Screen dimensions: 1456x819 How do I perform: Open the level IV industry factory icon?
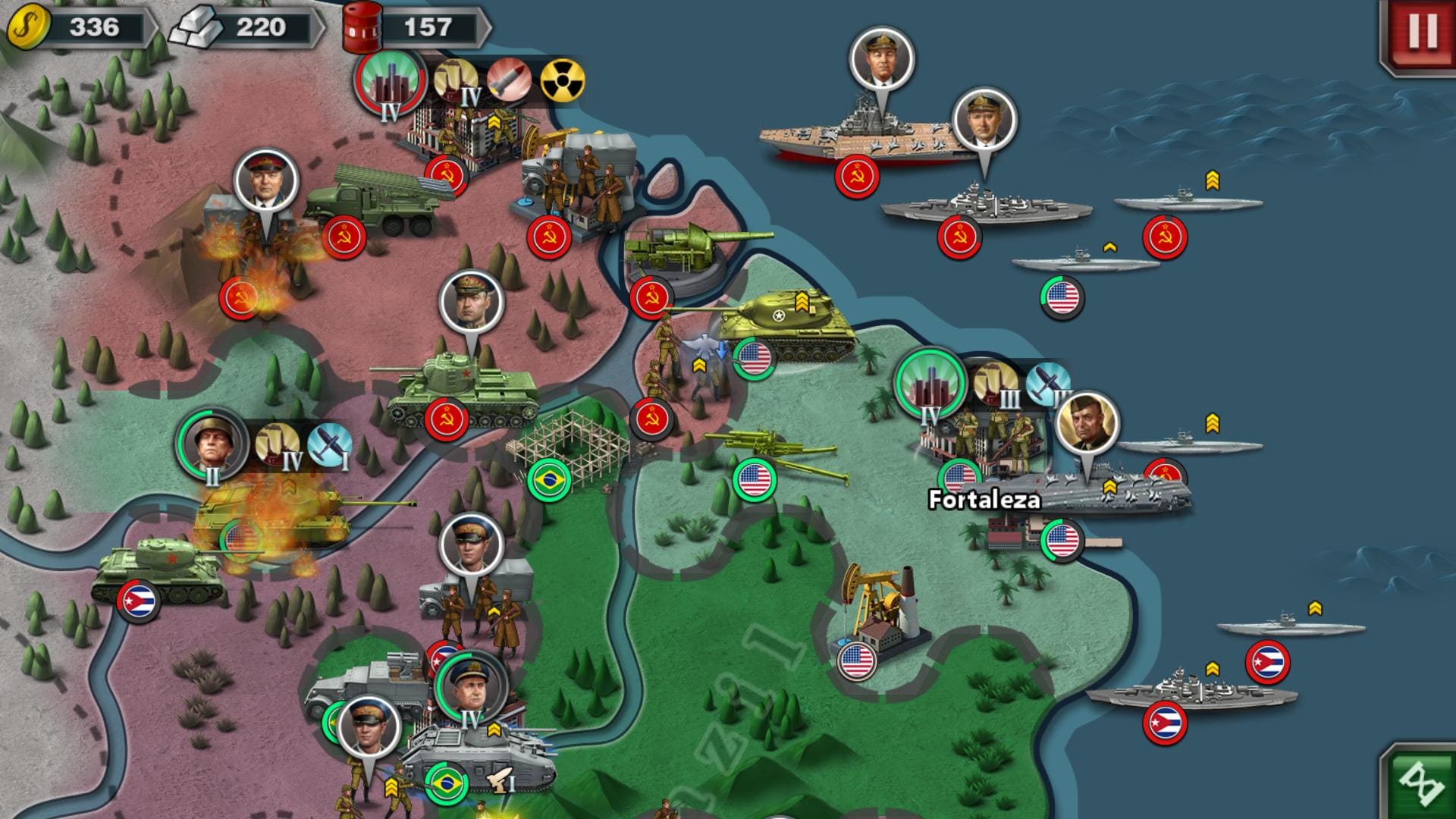point(455,80)
